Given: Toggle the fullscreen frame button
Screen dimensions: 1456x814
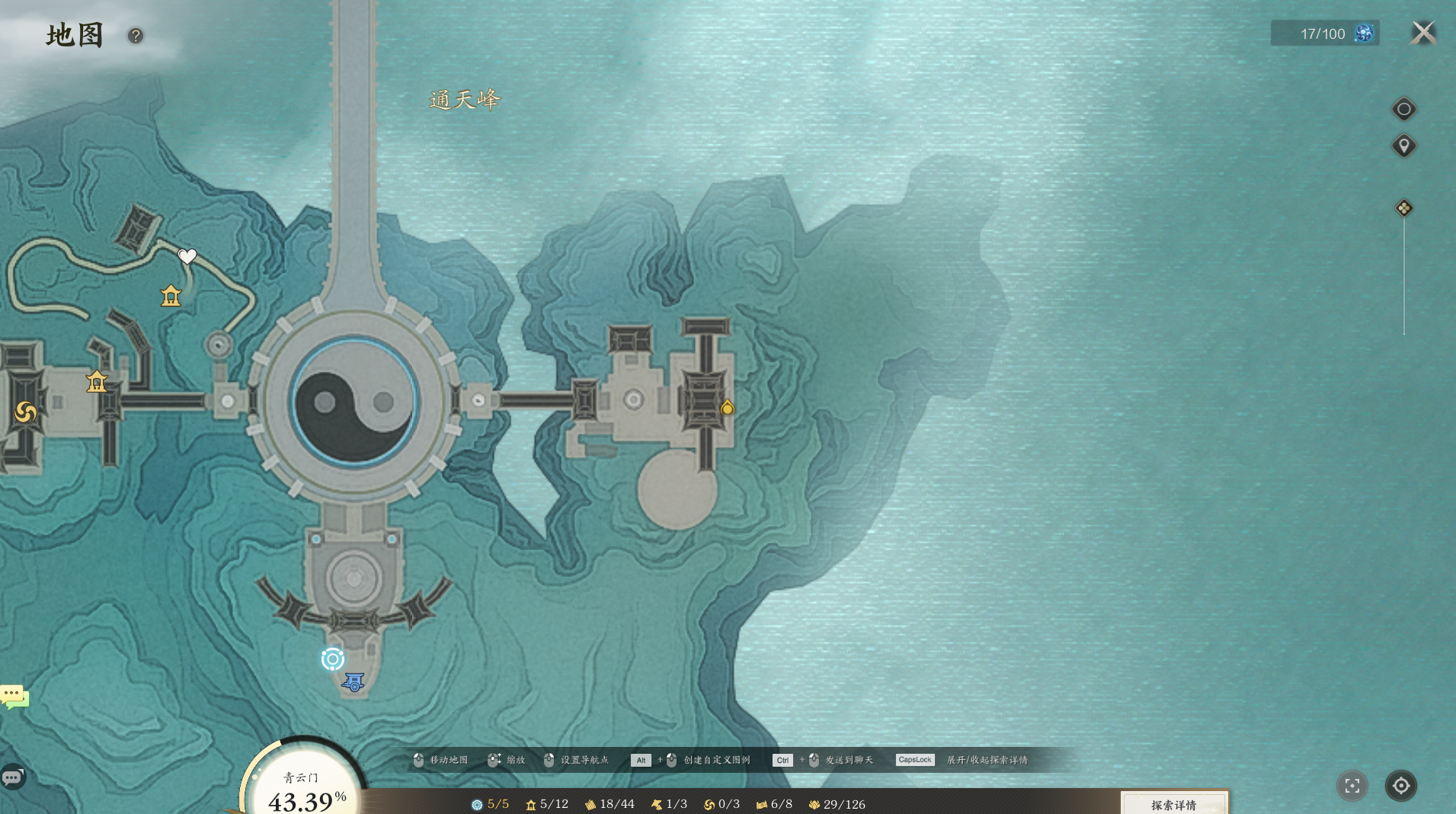Looking at the screenshot, I should coord(1352,786).
